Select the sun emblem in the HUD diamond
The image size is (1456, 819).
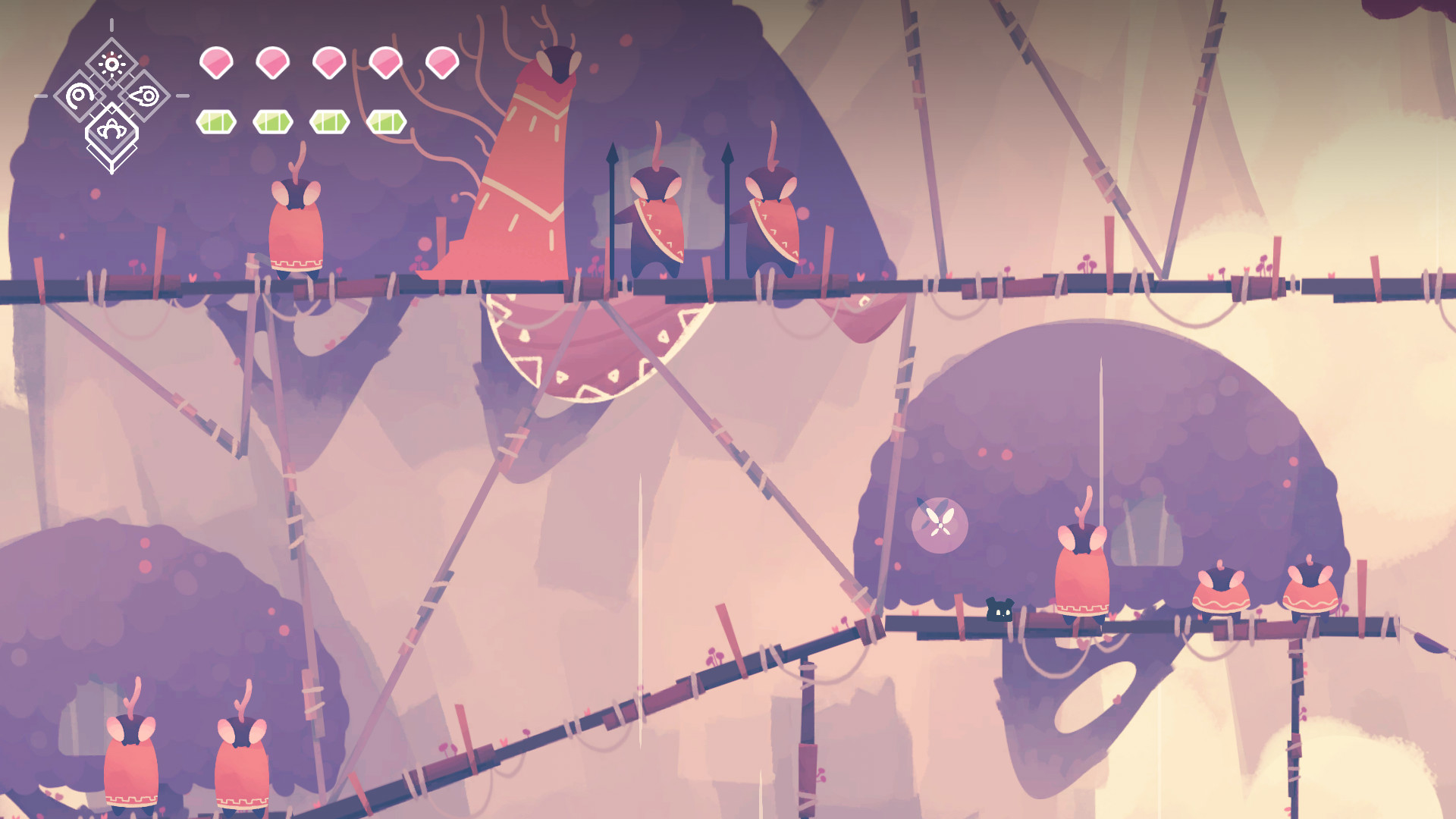112,64
